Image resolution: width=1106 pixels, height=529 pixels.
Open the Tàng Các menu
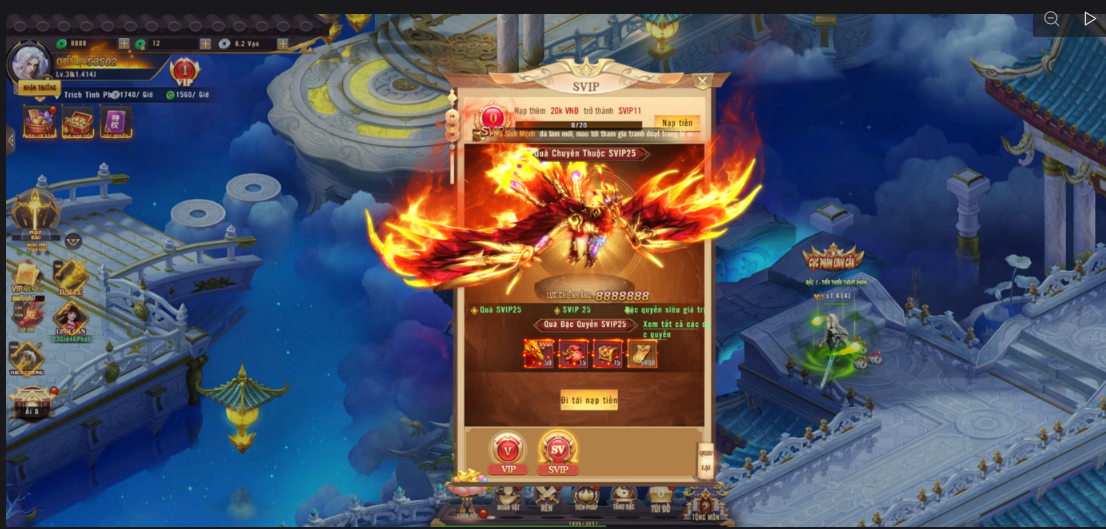(623, 497)
